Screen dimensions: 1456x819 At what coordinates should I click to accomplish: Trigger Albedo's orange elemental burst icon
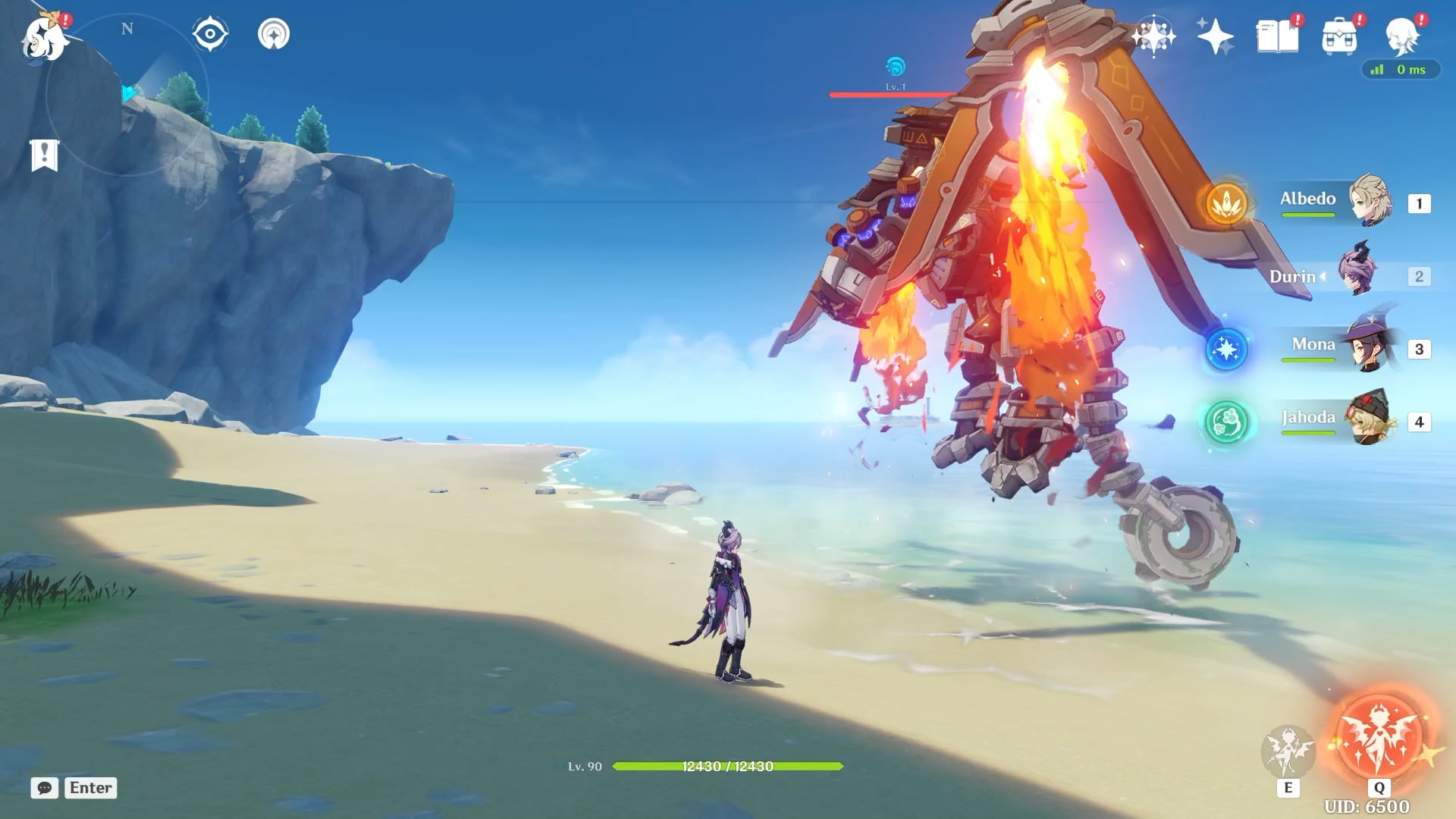1226,202
